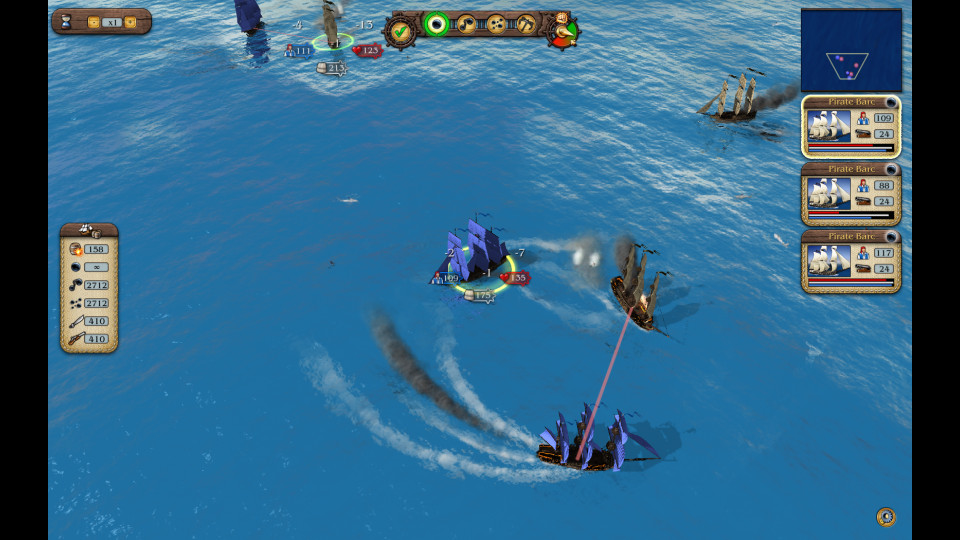This screenshot has height=540, width=960.
Task: Click the hourglass game speed icon
Action: [67, 22]
